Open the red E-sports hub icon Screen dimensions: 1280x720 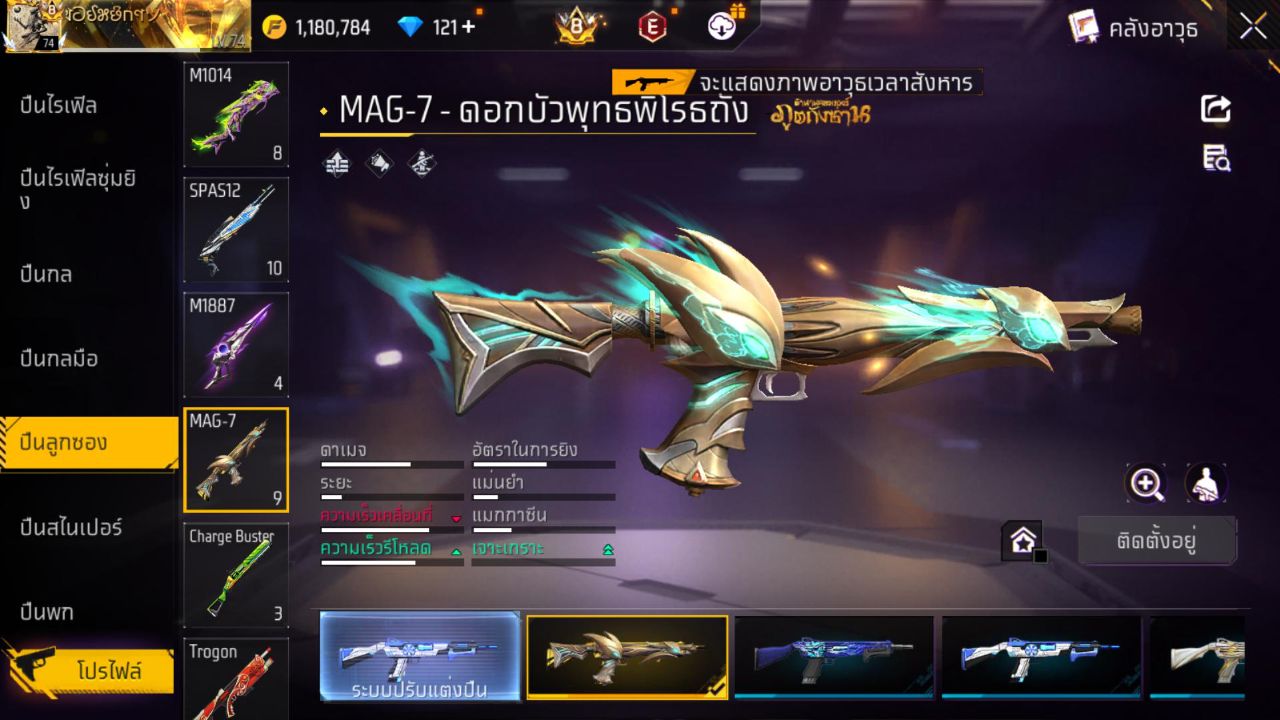point(652,27)
